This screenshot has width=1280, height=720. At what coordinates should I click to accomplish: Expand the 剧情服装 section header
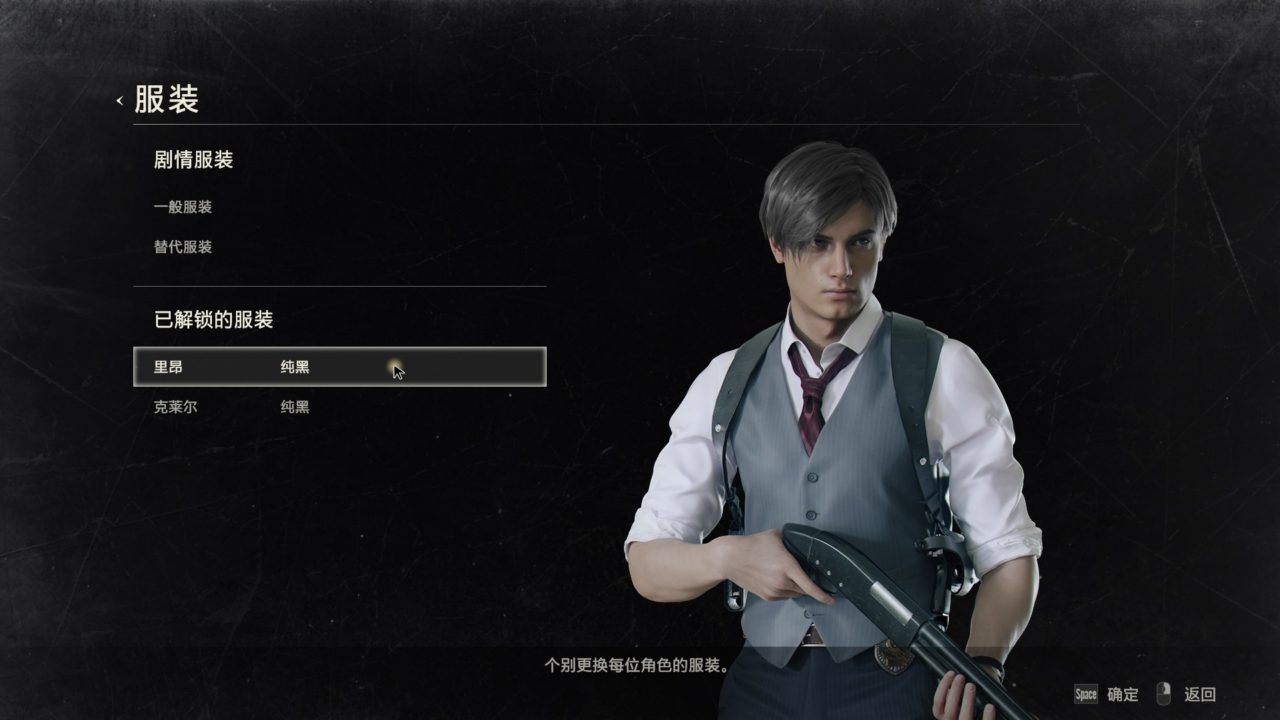pyautogui.click(x=195, y=160)
